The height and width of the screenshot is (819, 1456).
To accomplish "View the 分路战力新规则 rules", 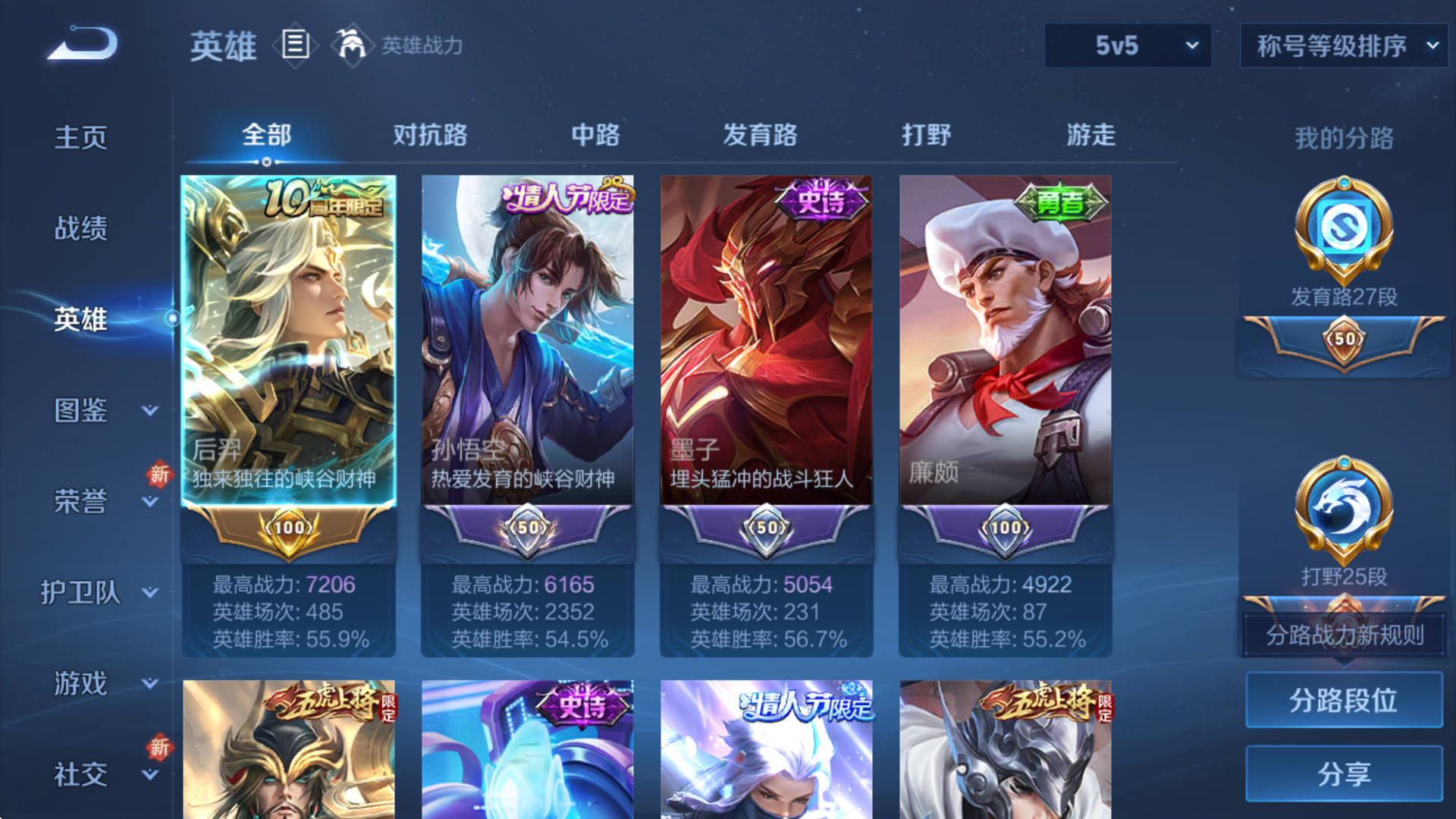I will tap(1343, 635).
